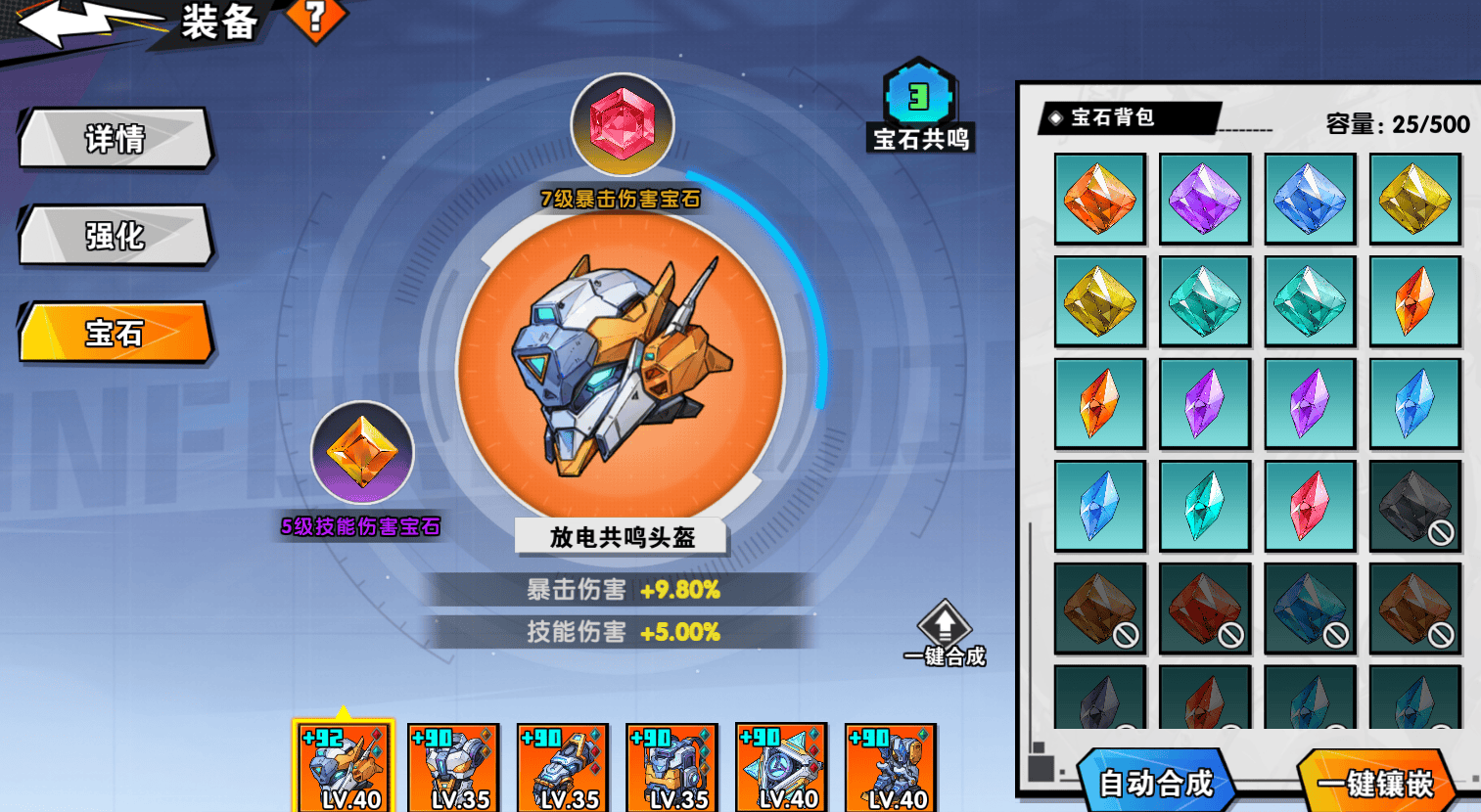Switch to the 详情 tab
This screenshot has width=1481, height=812.
coord(115,139)
